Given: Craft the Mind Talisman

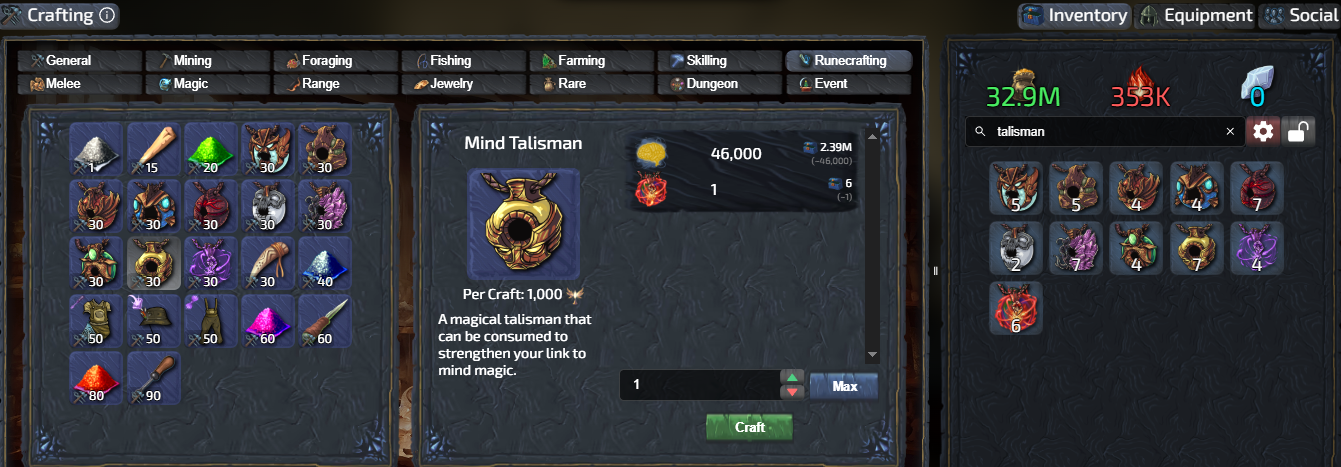Looking at the screenshot, I should coord(749,427).
